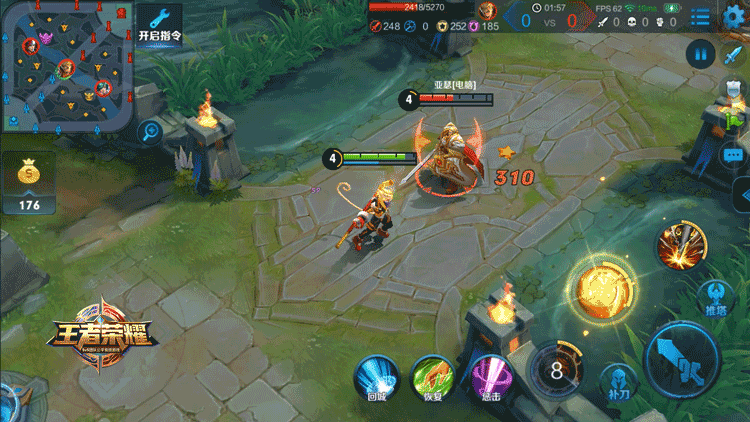Cast the 惩击 purple summoner spell
The height and width of the screenshot is (422, 750).
tap(490, 376)
